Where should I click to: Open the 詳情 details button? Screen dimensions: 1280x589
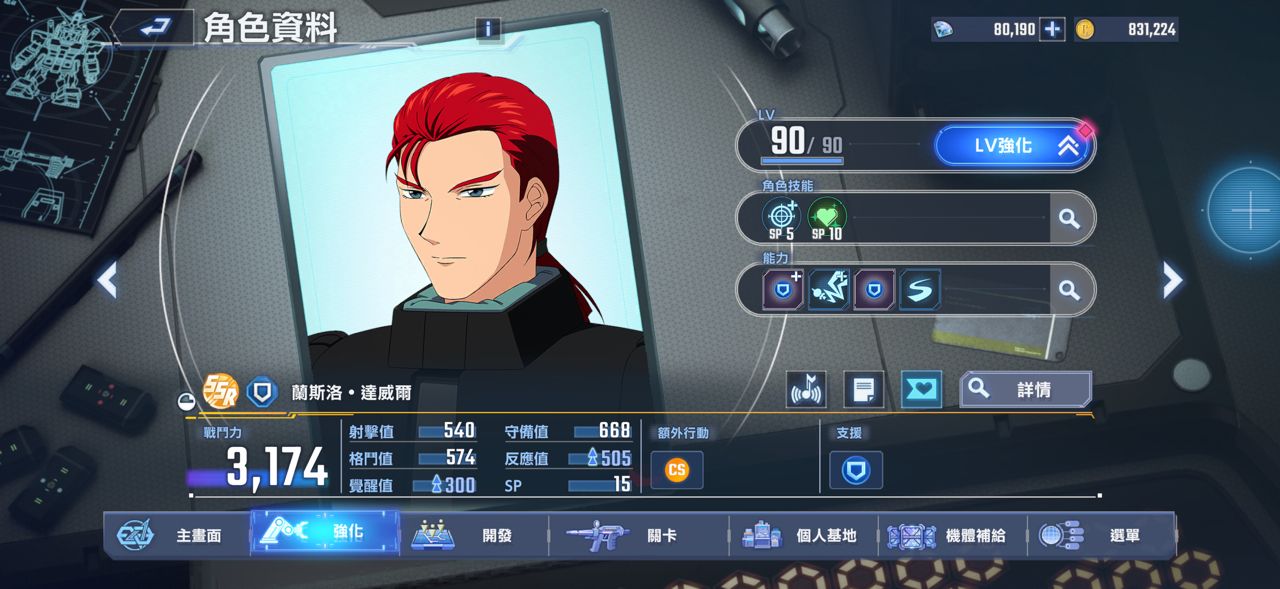[1025, 390]
